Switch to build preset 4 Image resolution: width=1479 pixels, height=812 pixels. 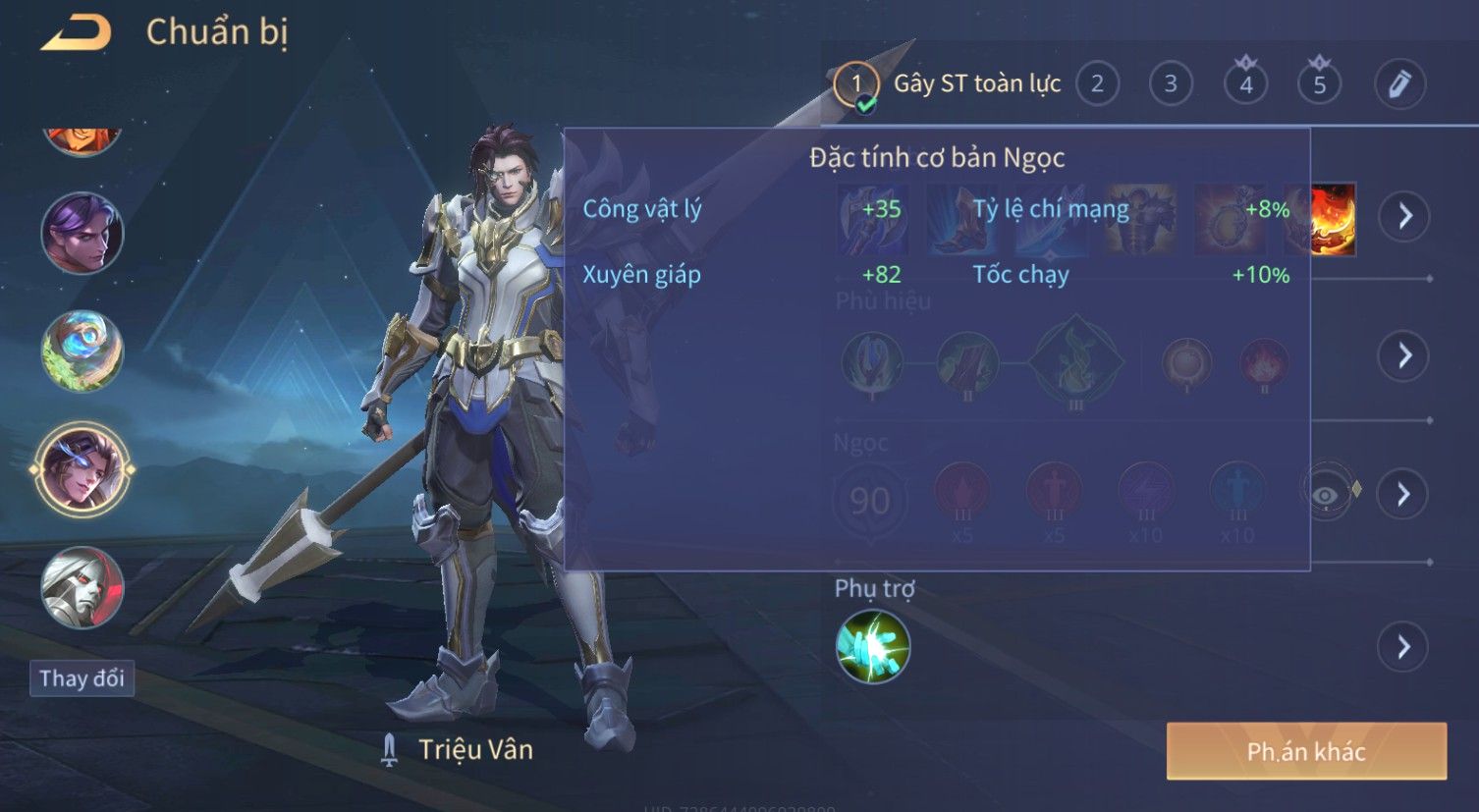pos(1245,84)
